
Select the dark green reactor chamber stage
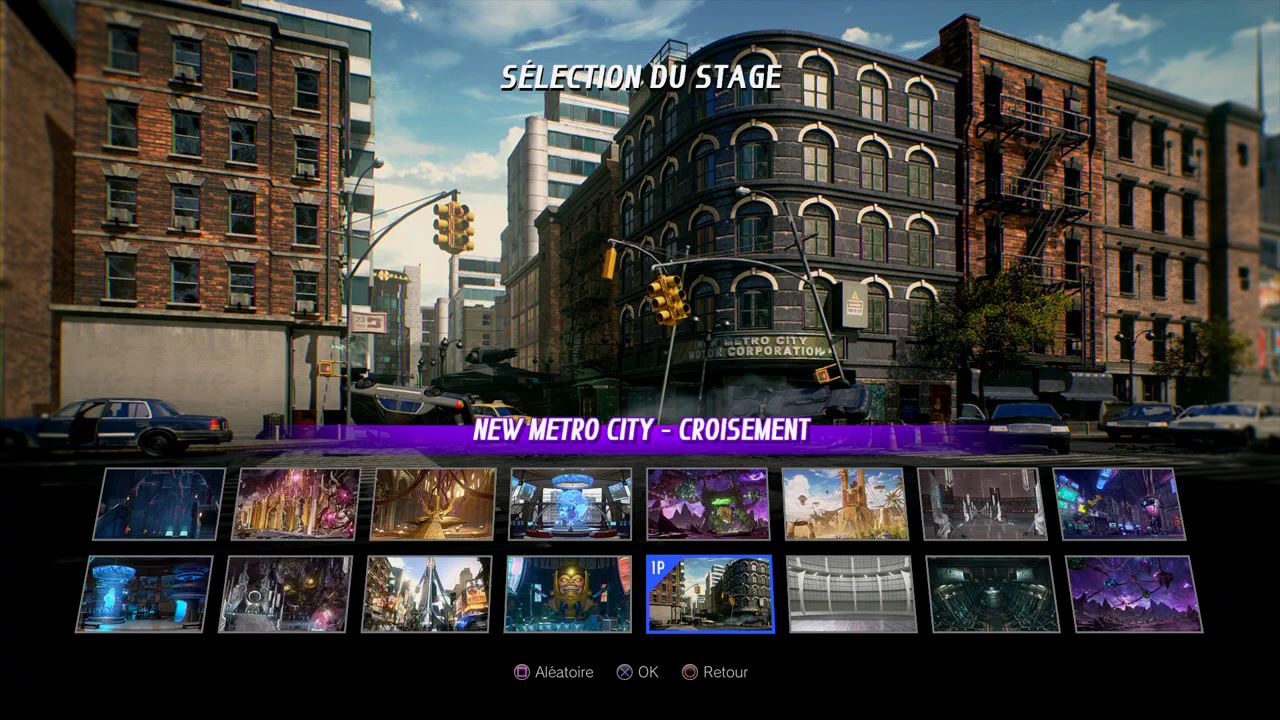pos(992,594)
